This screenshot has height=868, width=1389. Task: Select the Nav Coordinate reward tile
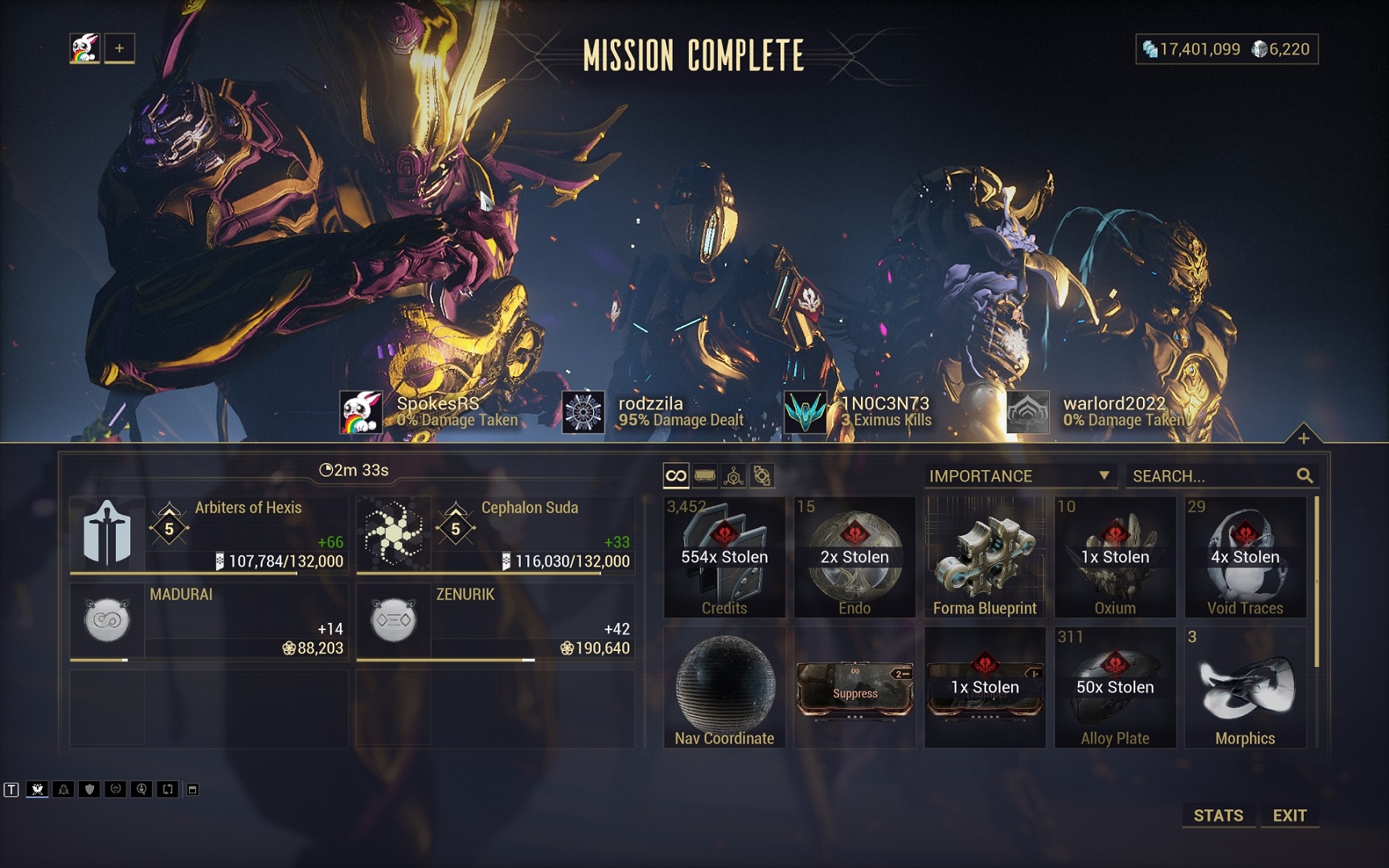pos(724,687)
